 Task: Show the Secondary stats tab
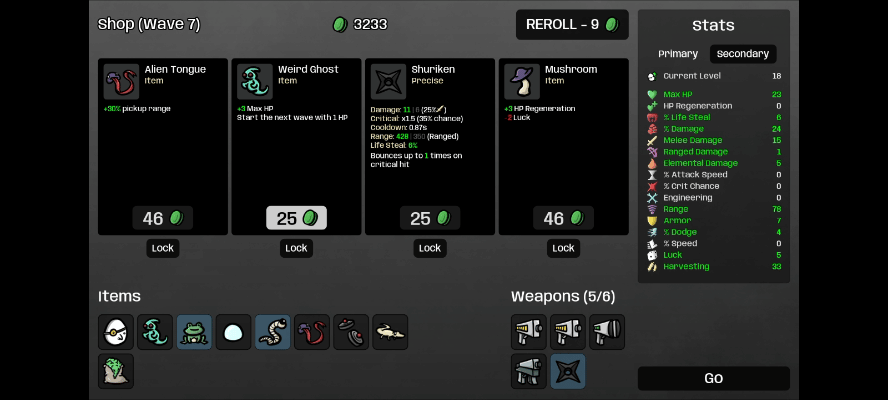point(743,54)
